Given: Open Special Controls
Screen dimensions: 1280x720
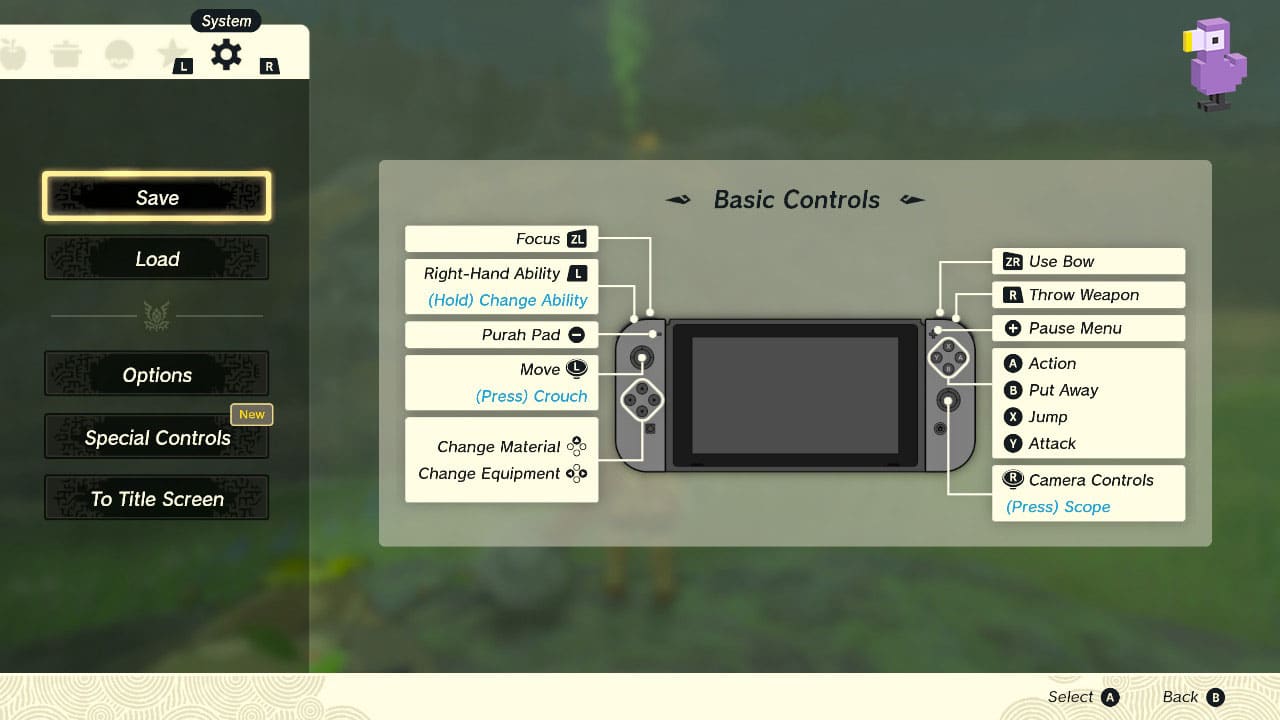Looking at the screenshot, I should 156,437.
